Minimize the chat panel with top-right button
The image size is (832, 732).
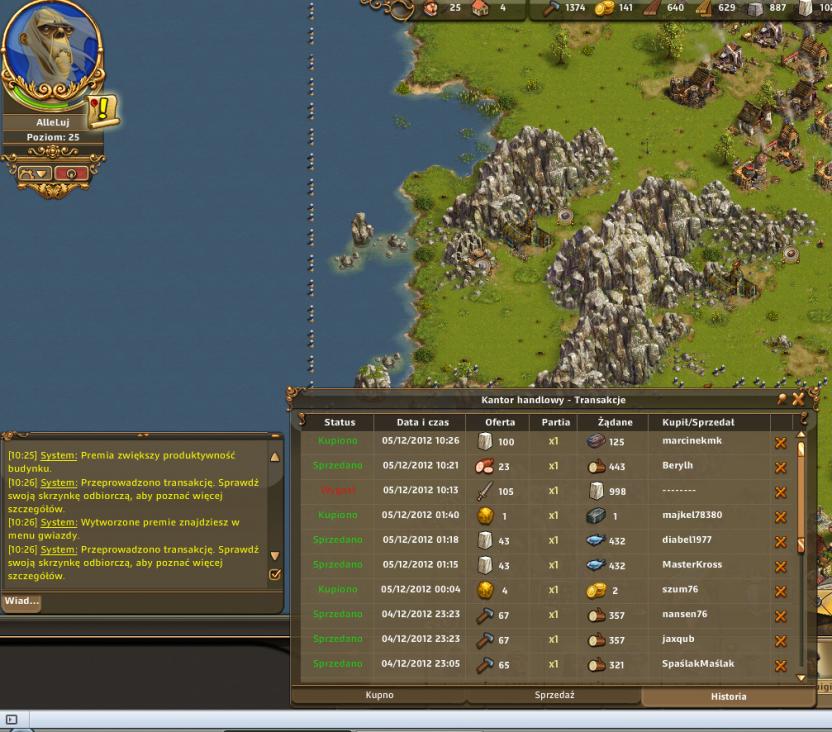pyautogui.click(x=275, y=436)
